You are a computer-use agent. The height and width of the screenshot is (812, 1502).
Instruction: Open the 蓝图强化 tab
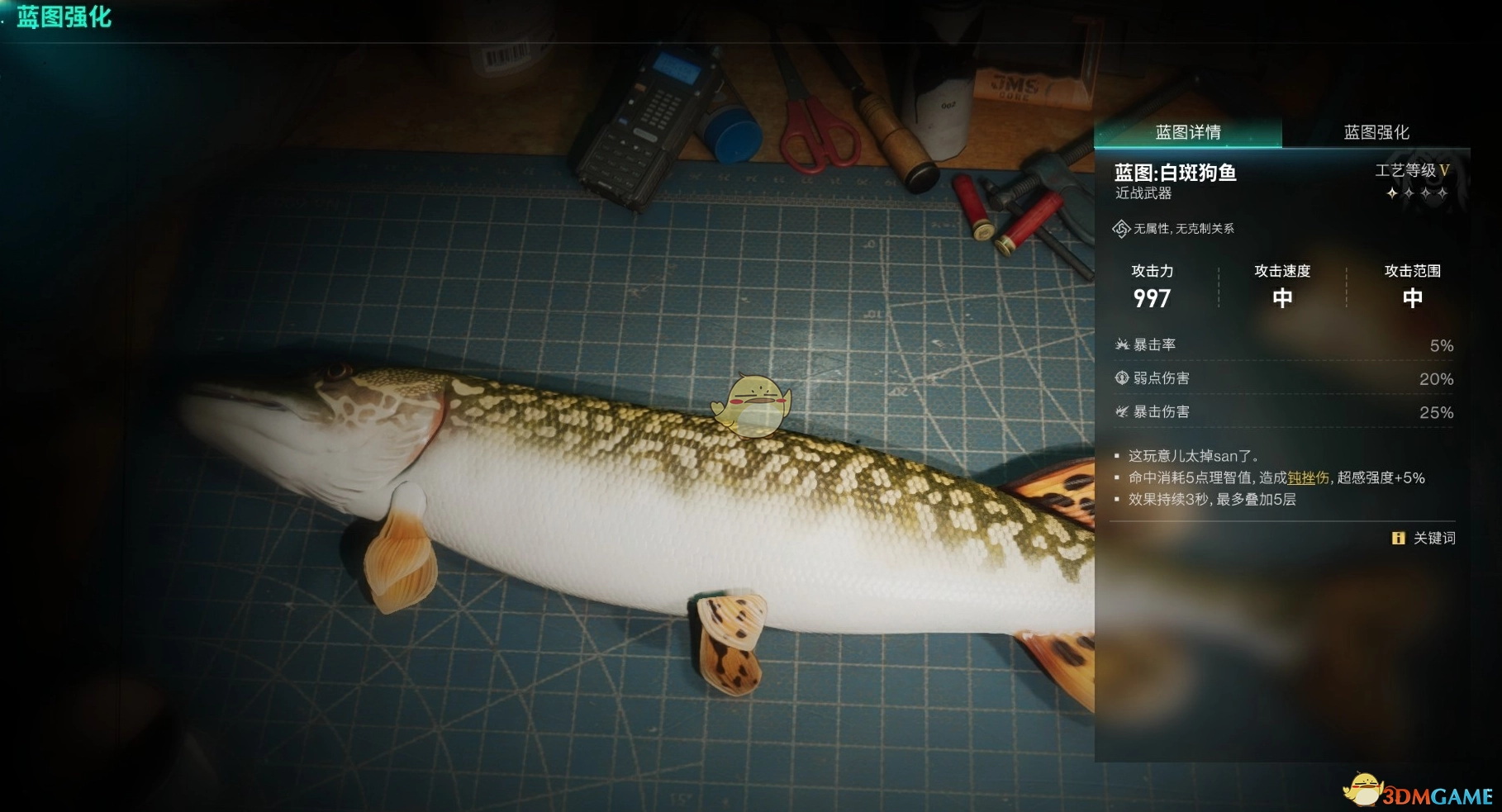1376,132
